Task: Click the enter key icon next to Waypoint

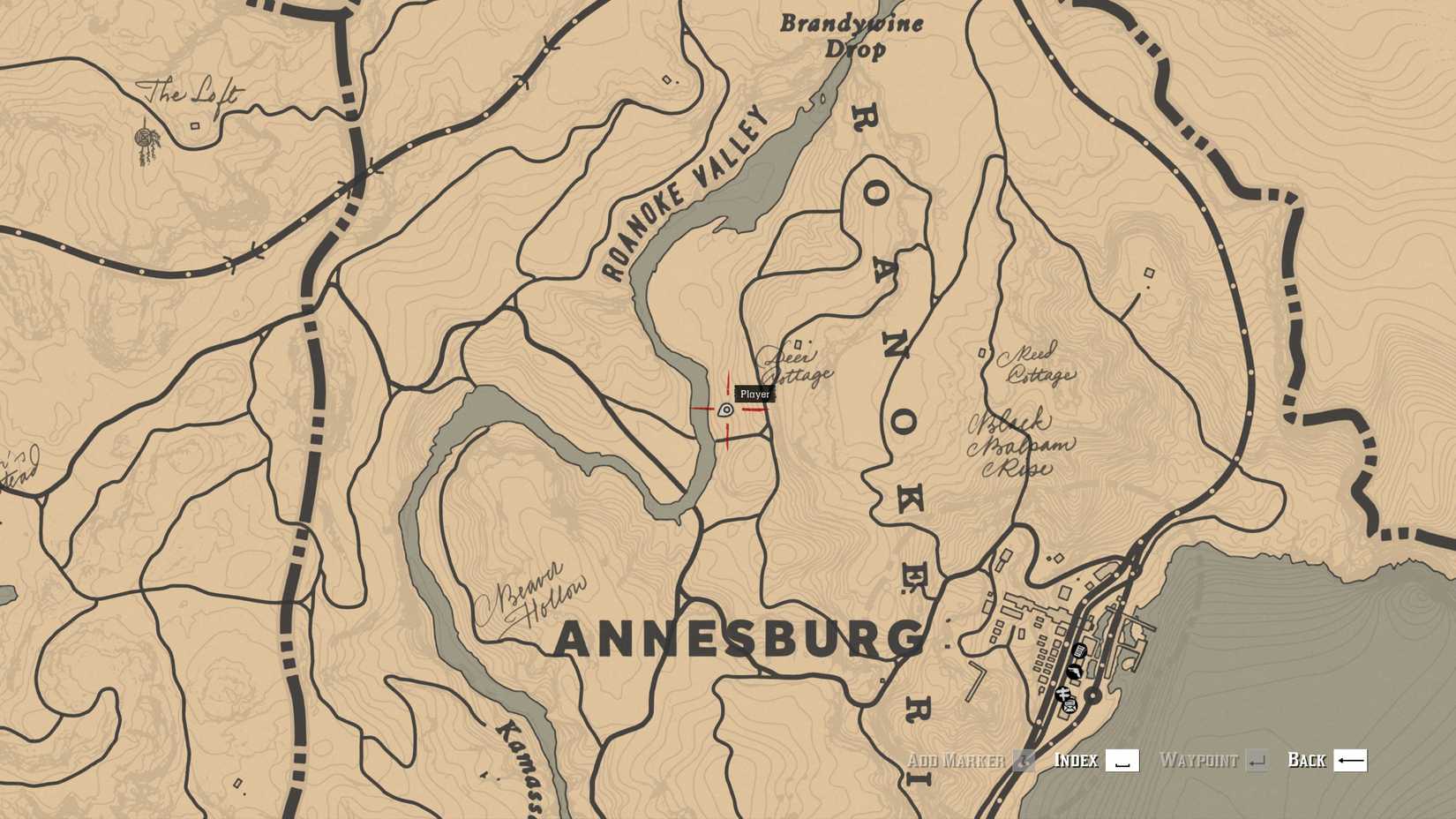Action: click(1257, 760)
